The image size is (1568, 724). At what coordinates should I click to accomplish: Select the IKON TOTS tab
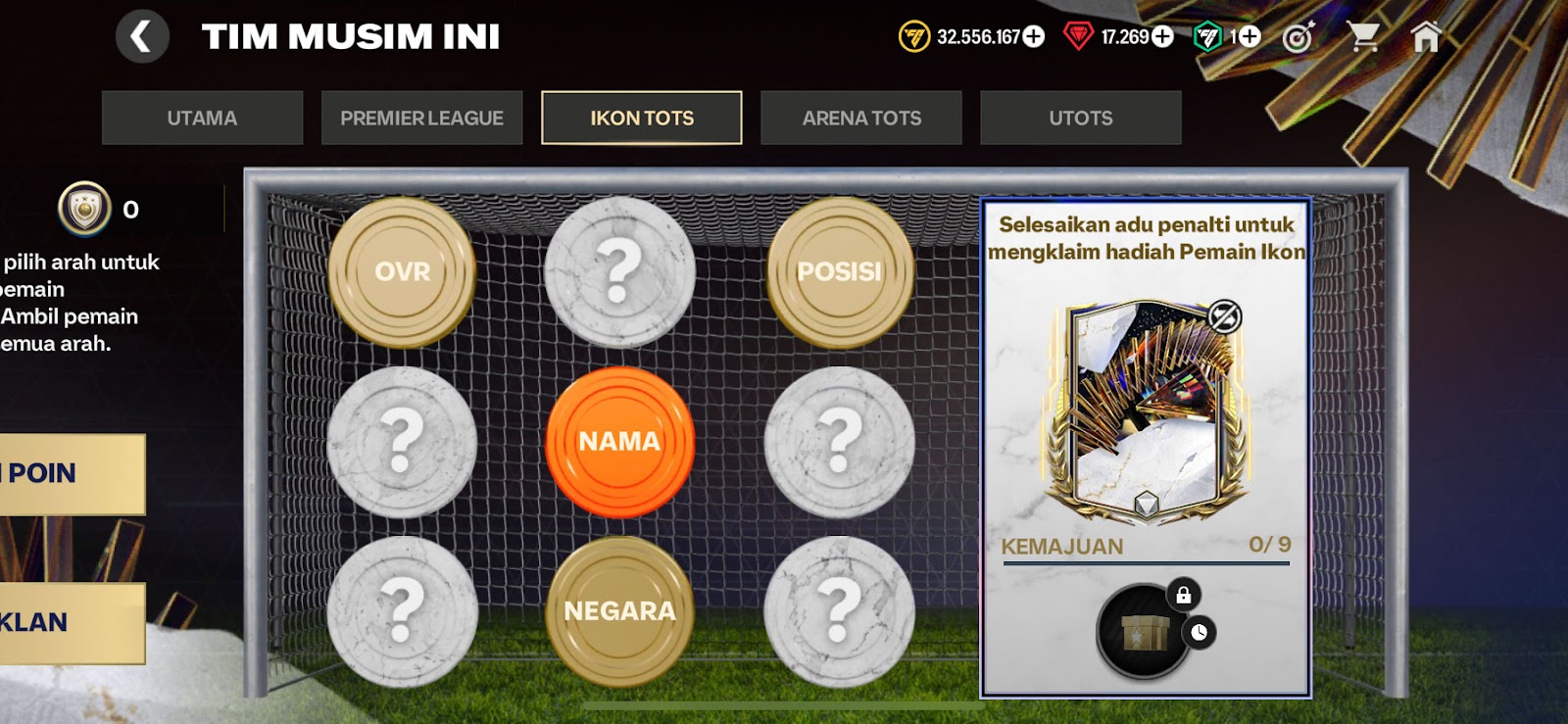(642, 119)
